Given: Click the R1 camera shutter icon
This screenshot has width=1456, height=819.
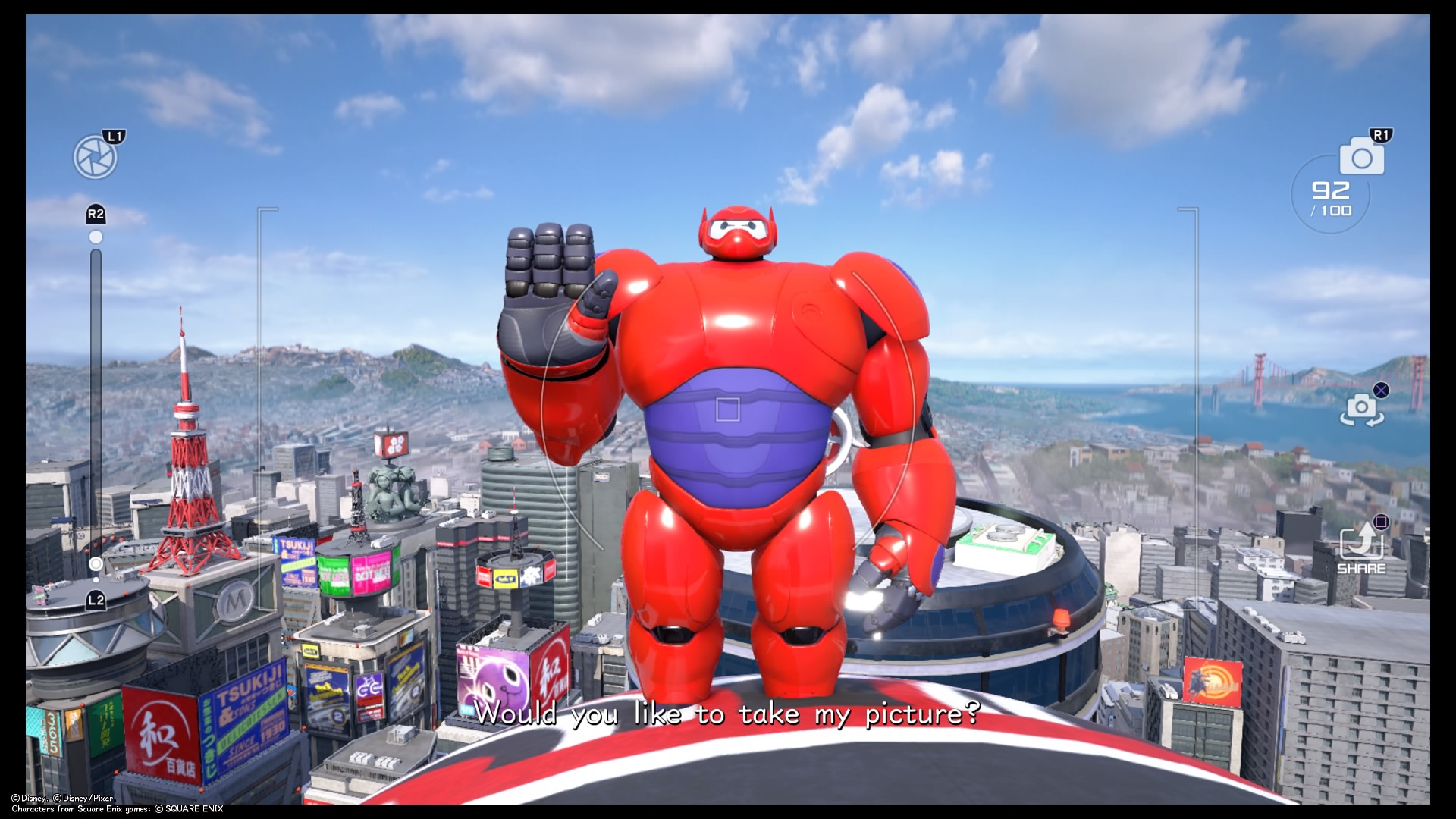Looking at the screenshot, I should point(1362,157).
